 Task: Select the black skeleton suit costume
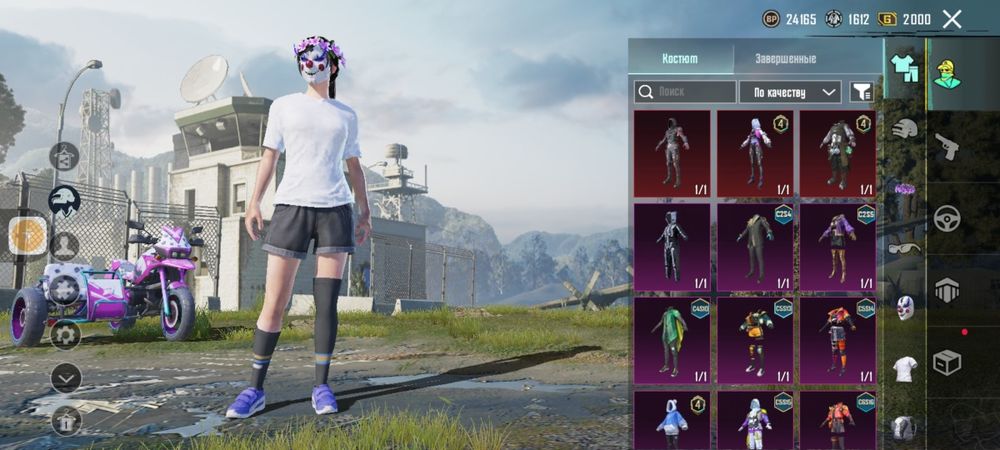point(672,246)
